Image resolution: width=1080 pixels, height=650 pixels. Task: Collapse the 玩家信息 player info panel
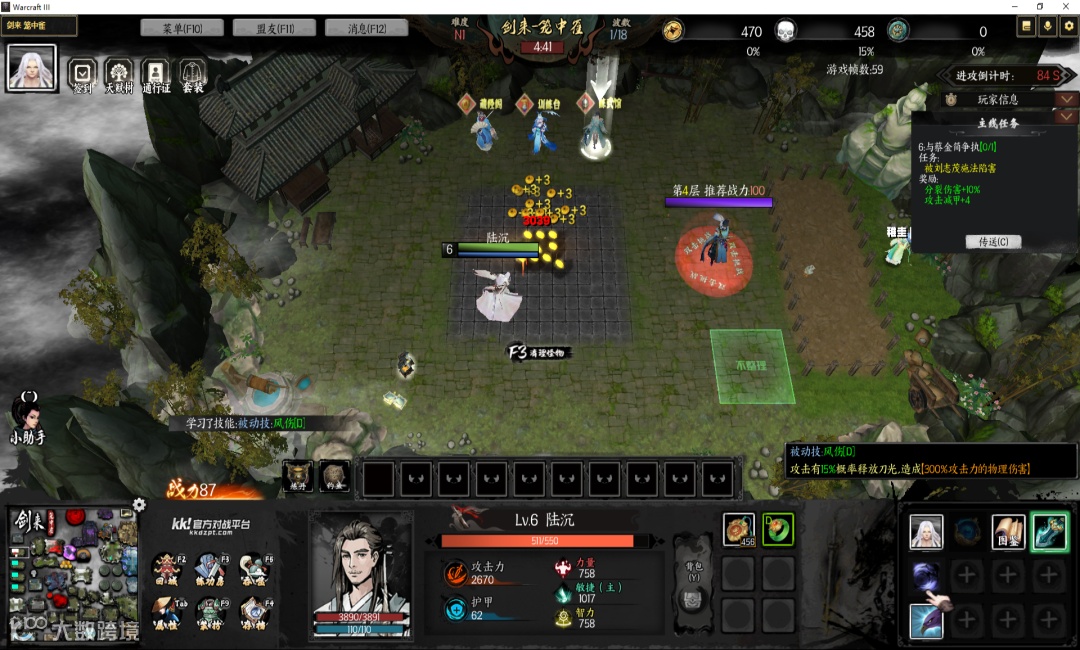[x=1067, y=99]
